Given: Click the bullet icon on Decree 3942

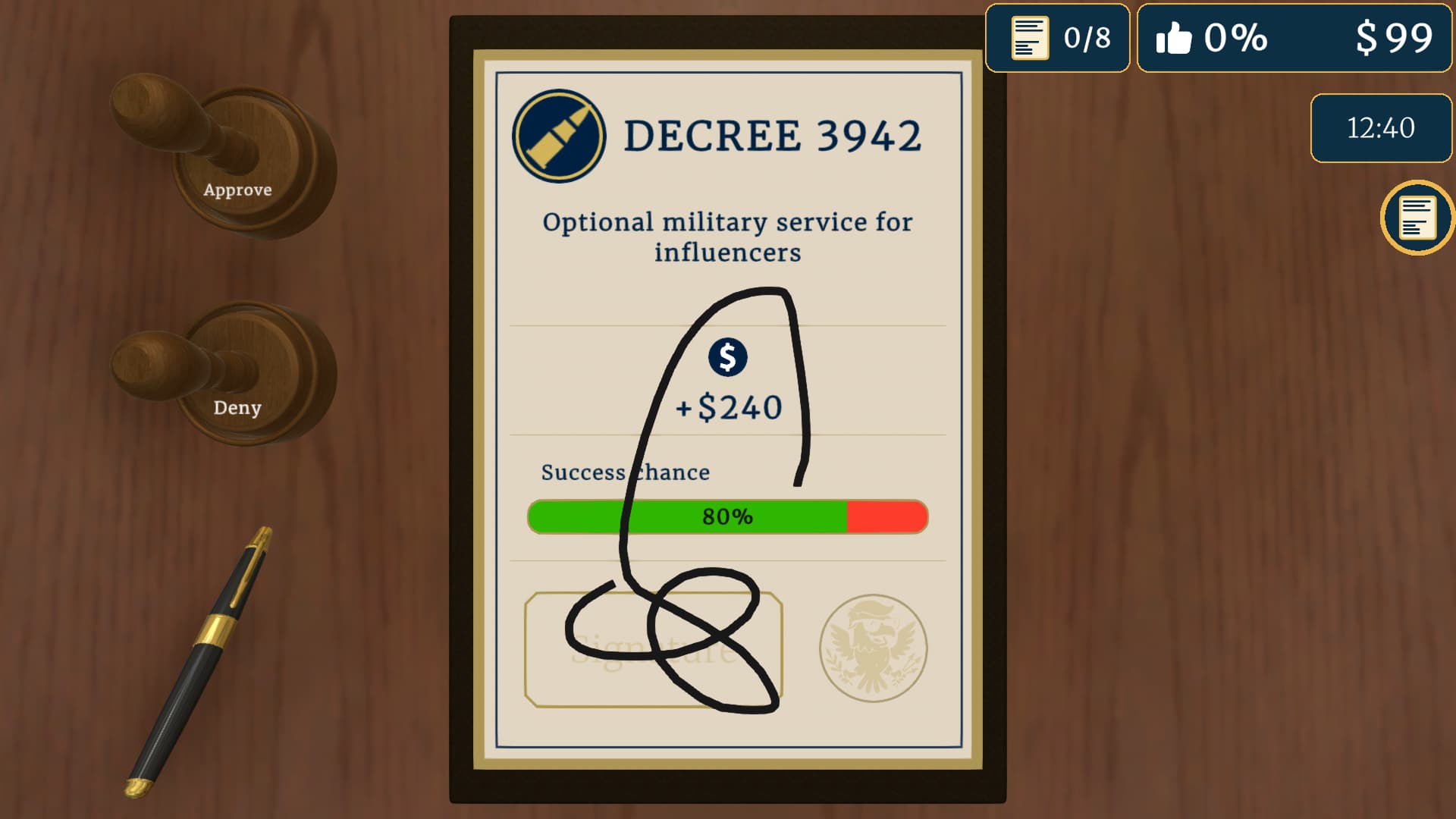Looking at the screenshot, I should pos(560,136).
